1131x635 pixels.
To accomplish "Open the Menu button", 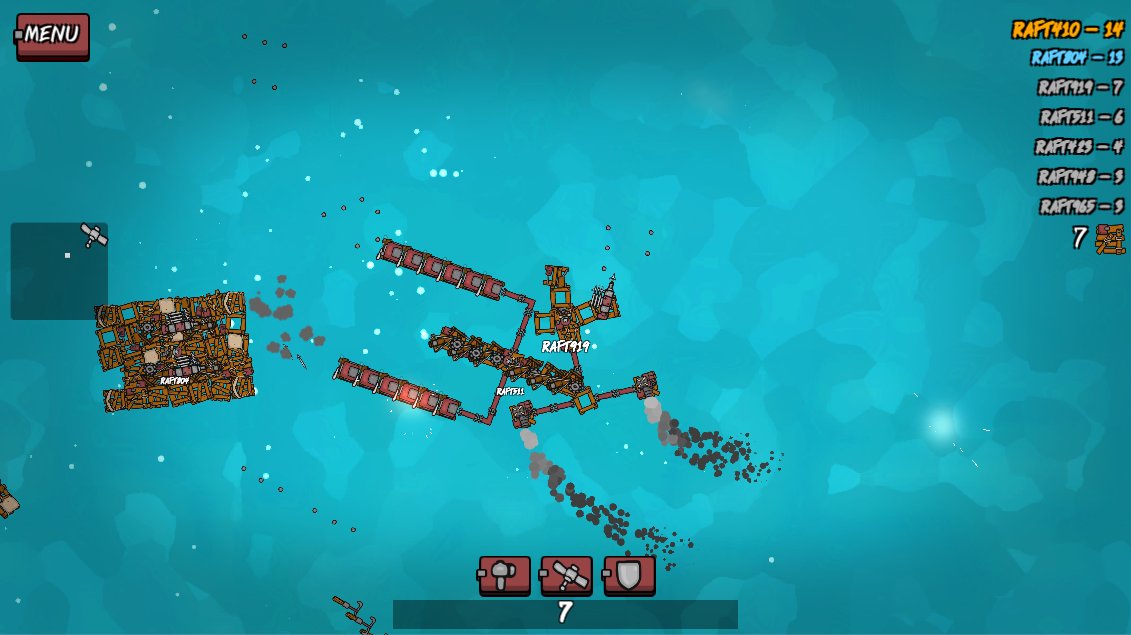I will [x=53, y=35].
